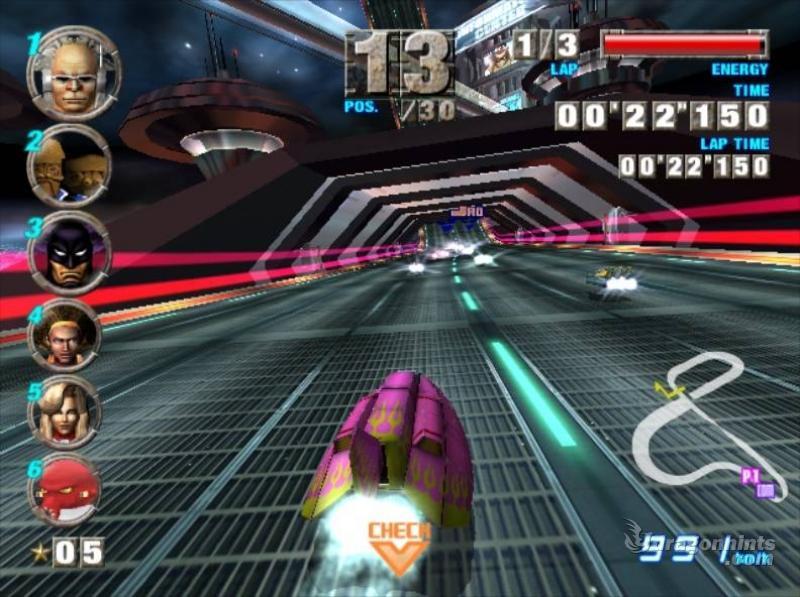Open the track layout minimap
800x597 pixels.
coord(700,422)
